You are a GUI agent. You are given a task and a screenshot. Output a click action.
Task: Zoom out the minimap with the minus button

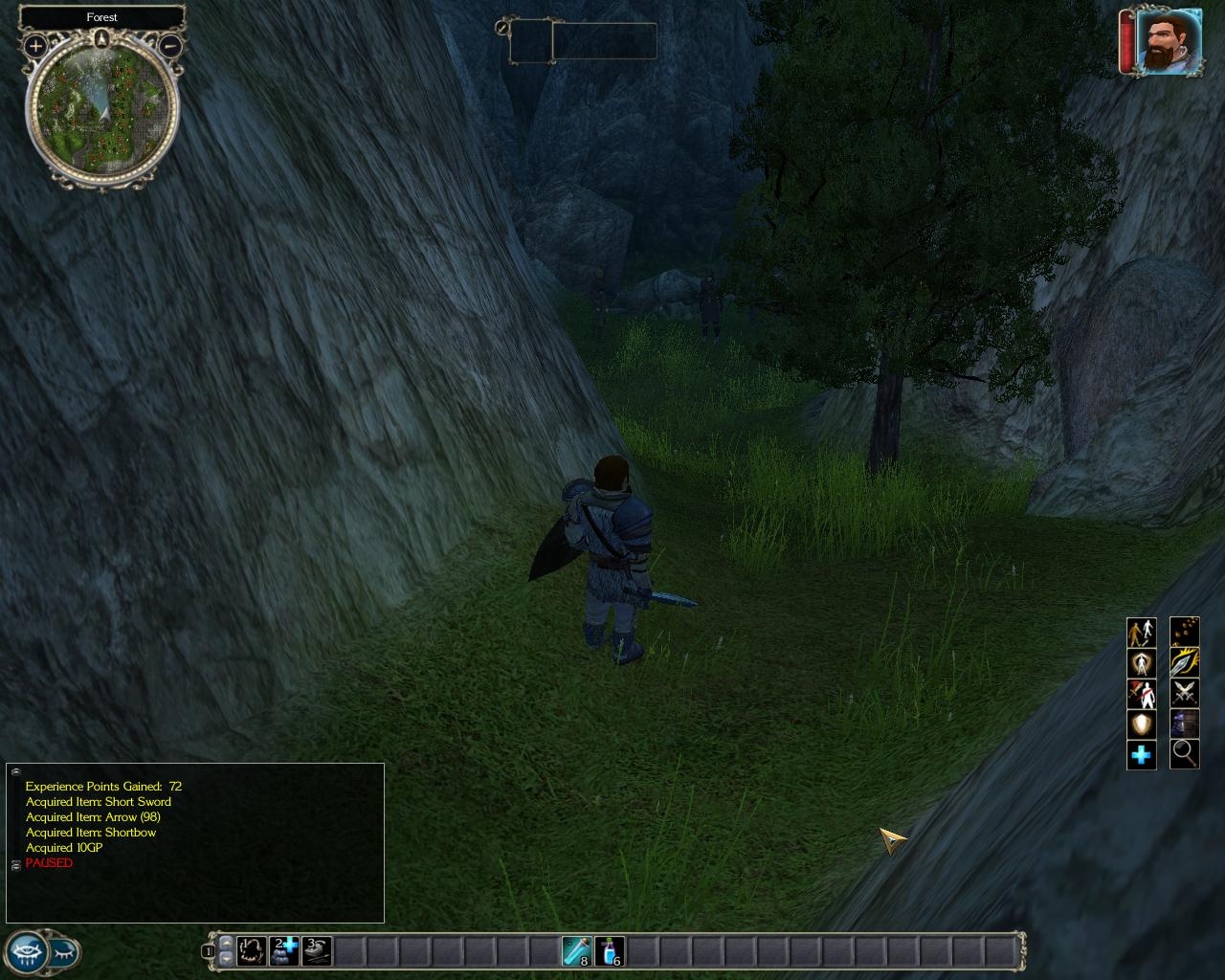tap(170, 45)
